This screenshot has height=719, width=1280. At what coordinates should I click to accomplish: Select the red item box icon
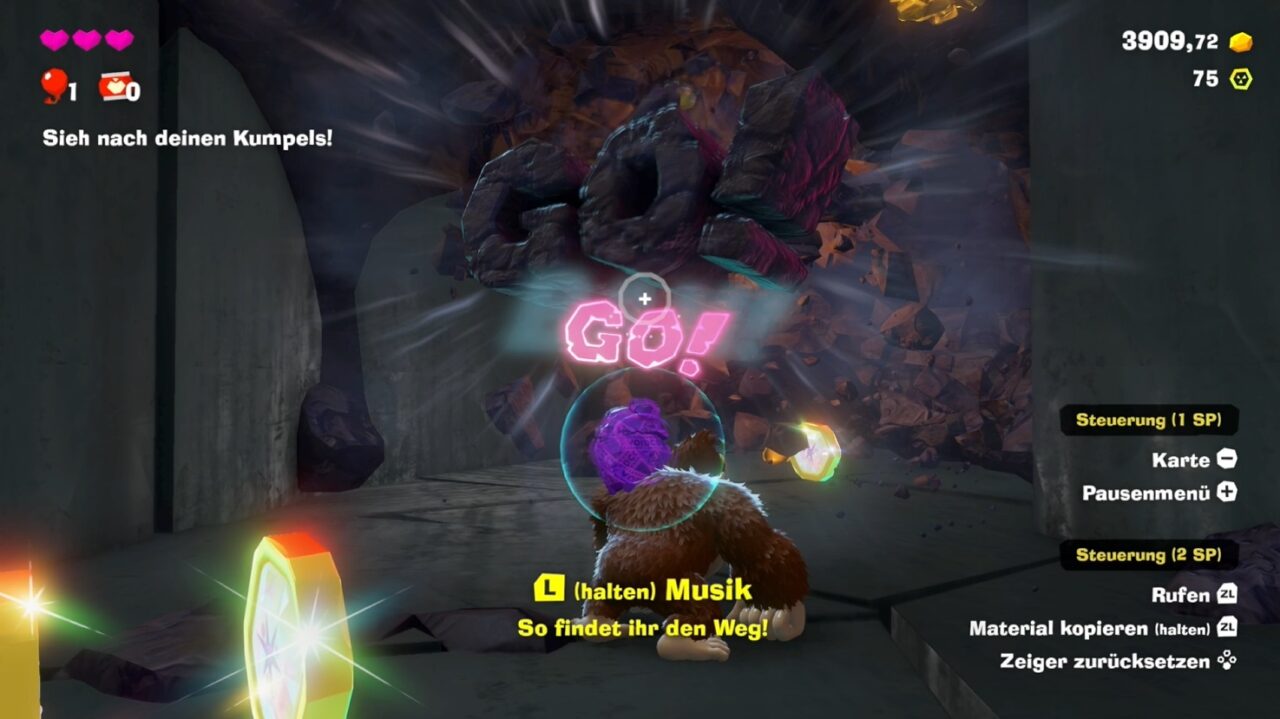click(x=113, y=87)
